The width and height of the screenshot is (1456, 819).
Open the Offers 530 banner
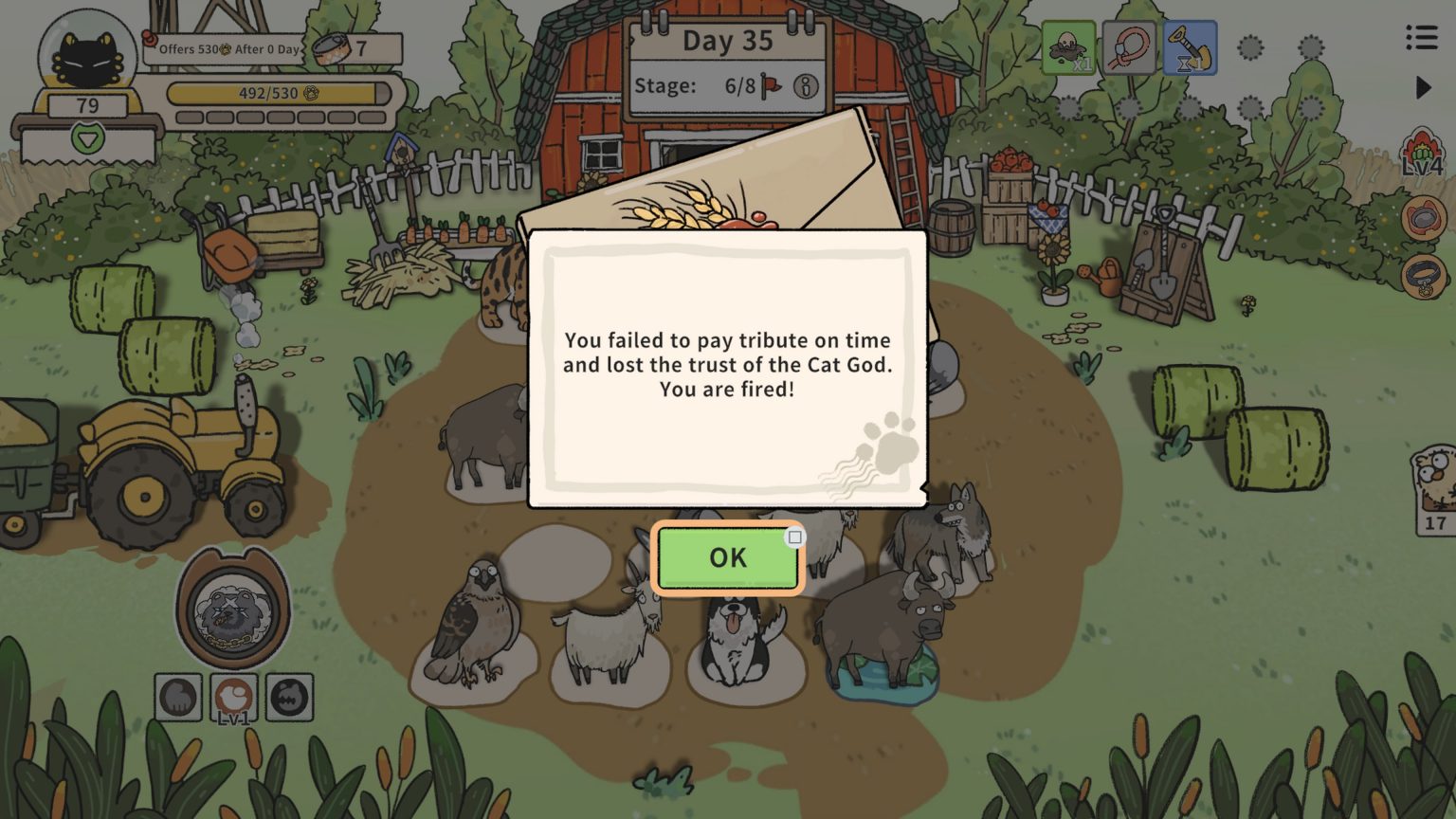click(227, 48)
